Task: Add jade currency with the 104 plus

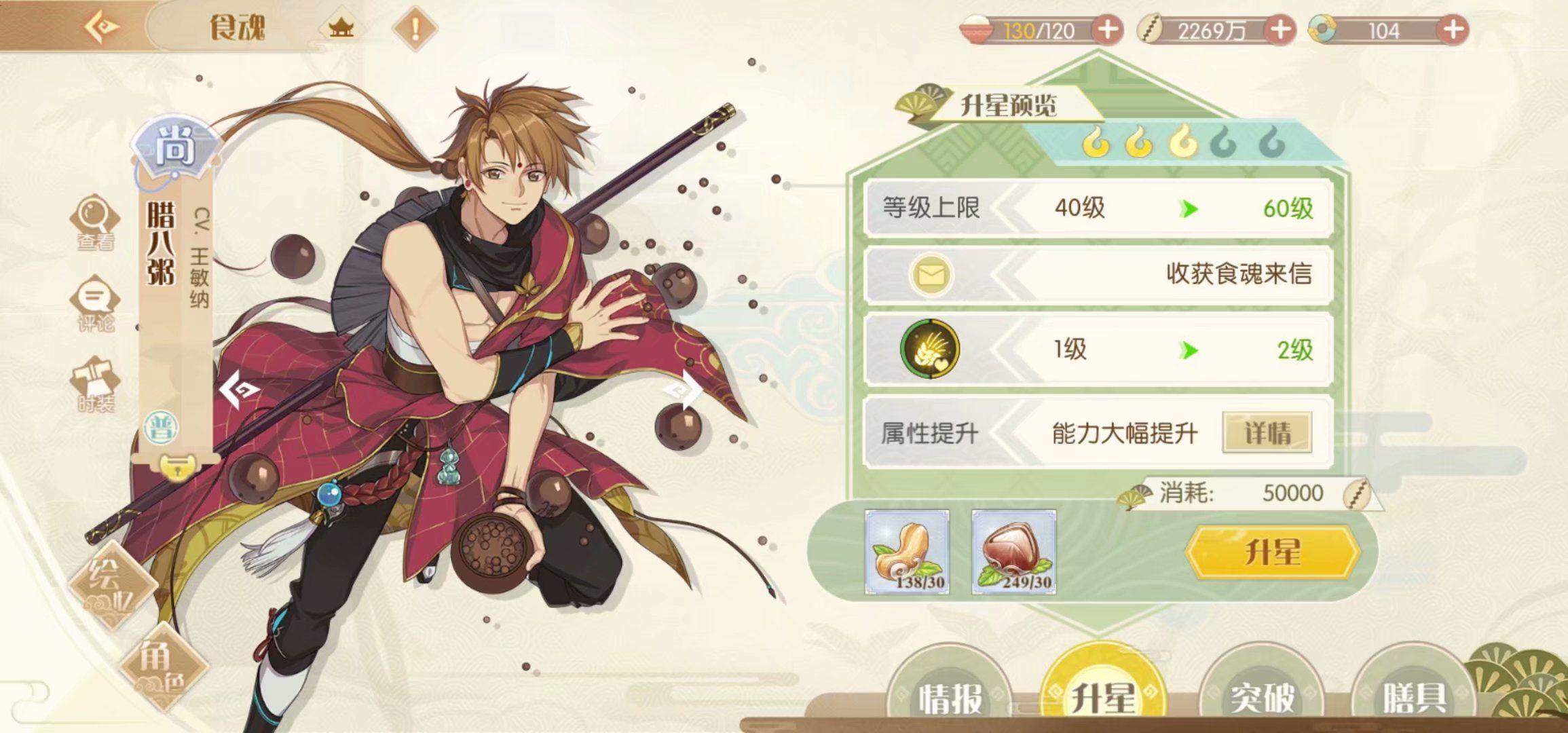Action: tap(1452, 30)
